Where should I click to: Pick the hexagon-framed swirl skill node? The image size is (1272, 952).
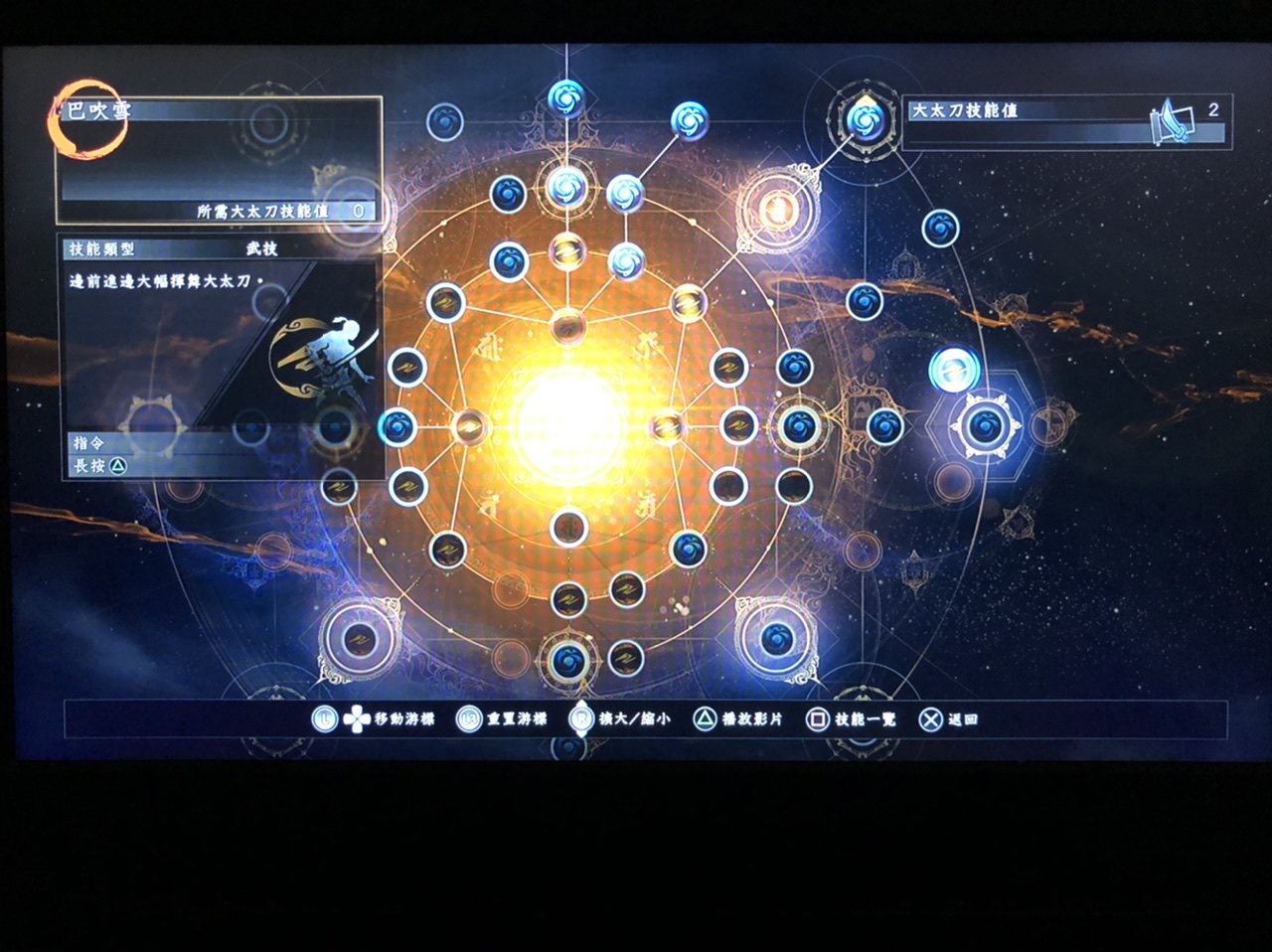point(984,426)
